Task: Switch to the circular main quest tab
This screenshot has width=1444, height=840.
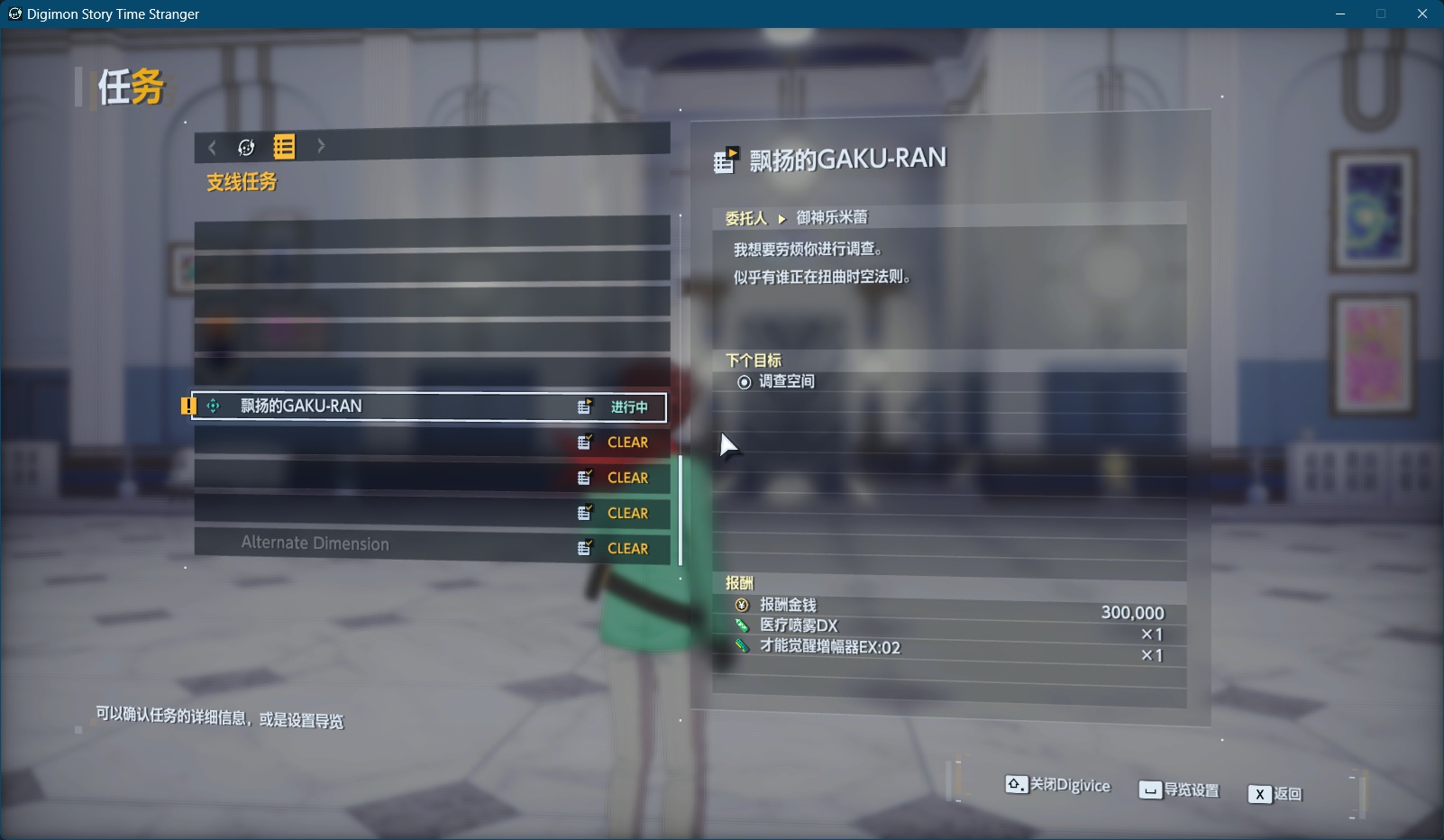Action: [246, 147]
